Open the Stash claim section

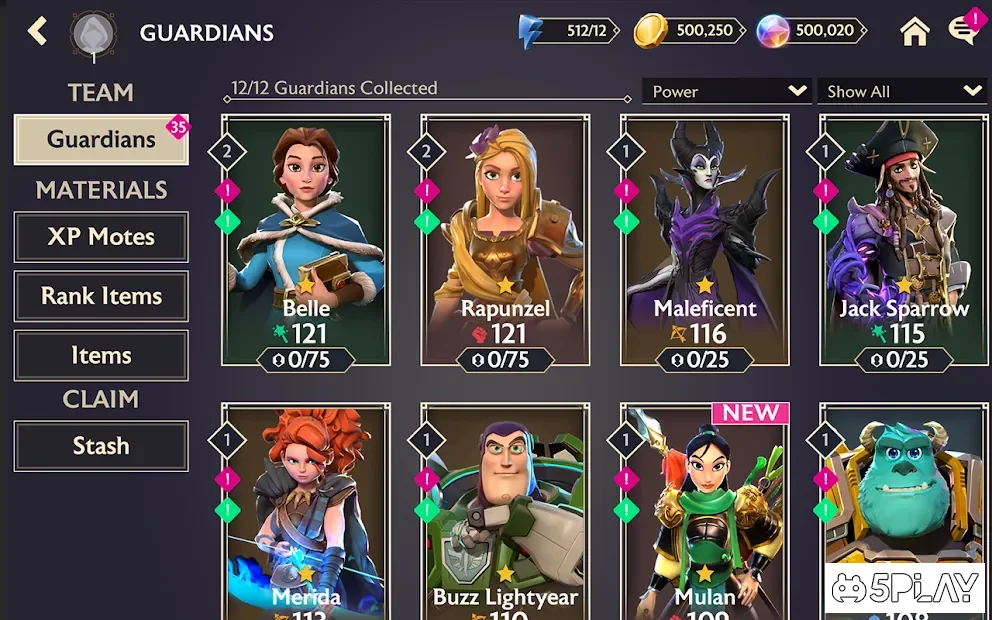pos(101,446)
